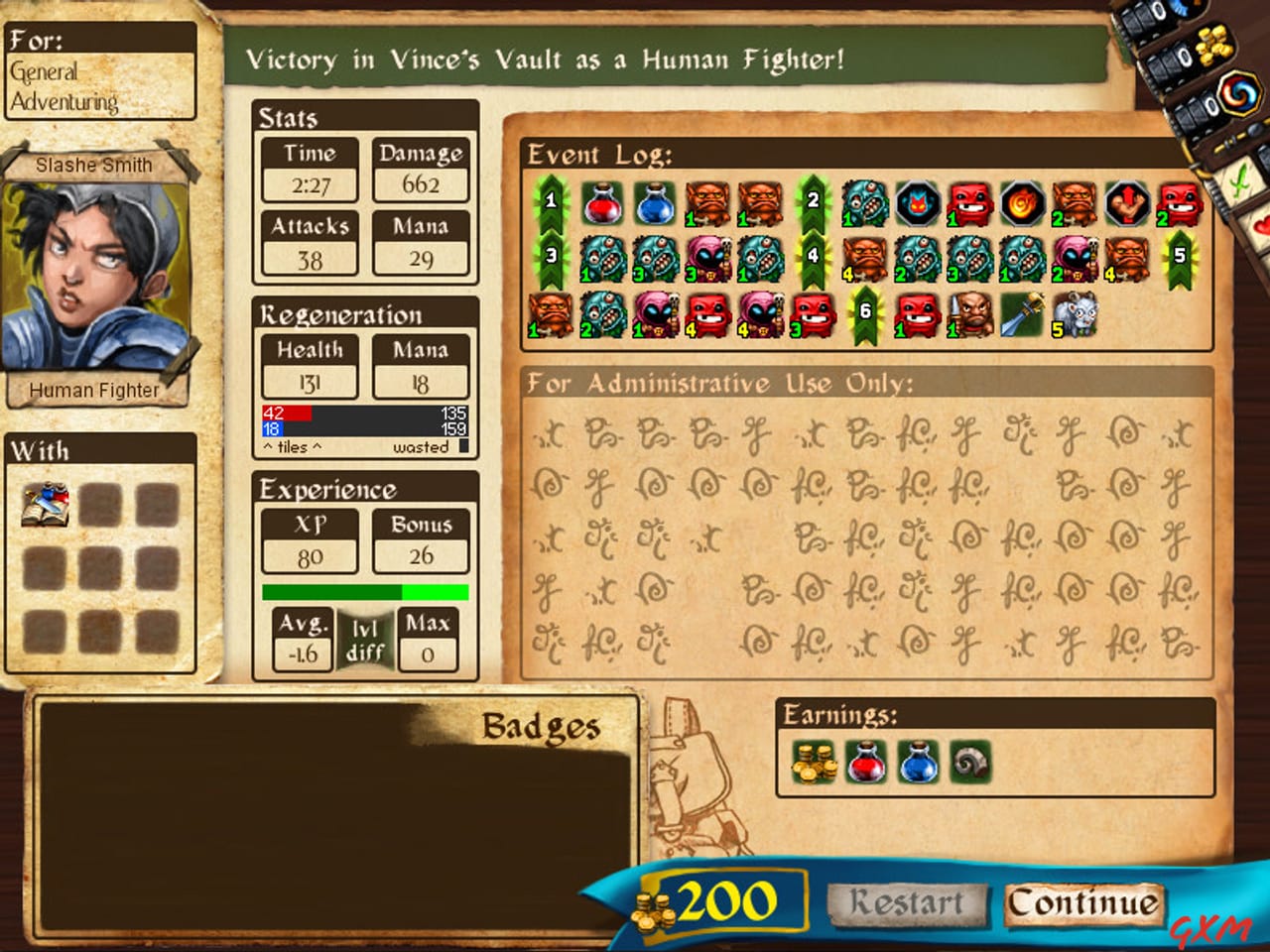The width and height of the screenshot is (1270, 952).
Task: Select the blue potion in Earnings panel
Action: click(x=917, y=765)
